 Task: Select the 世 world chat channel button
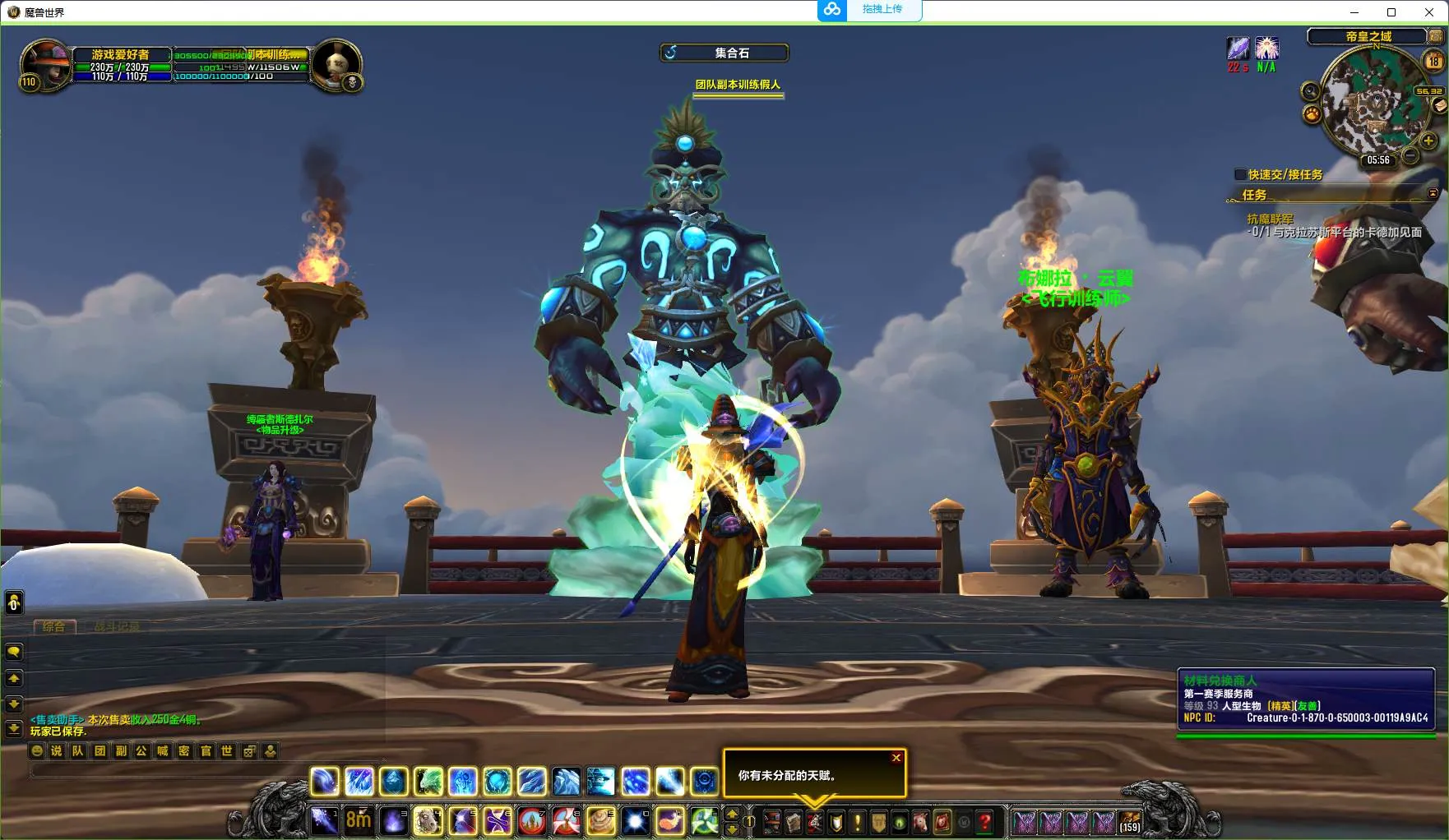point(227,750)
